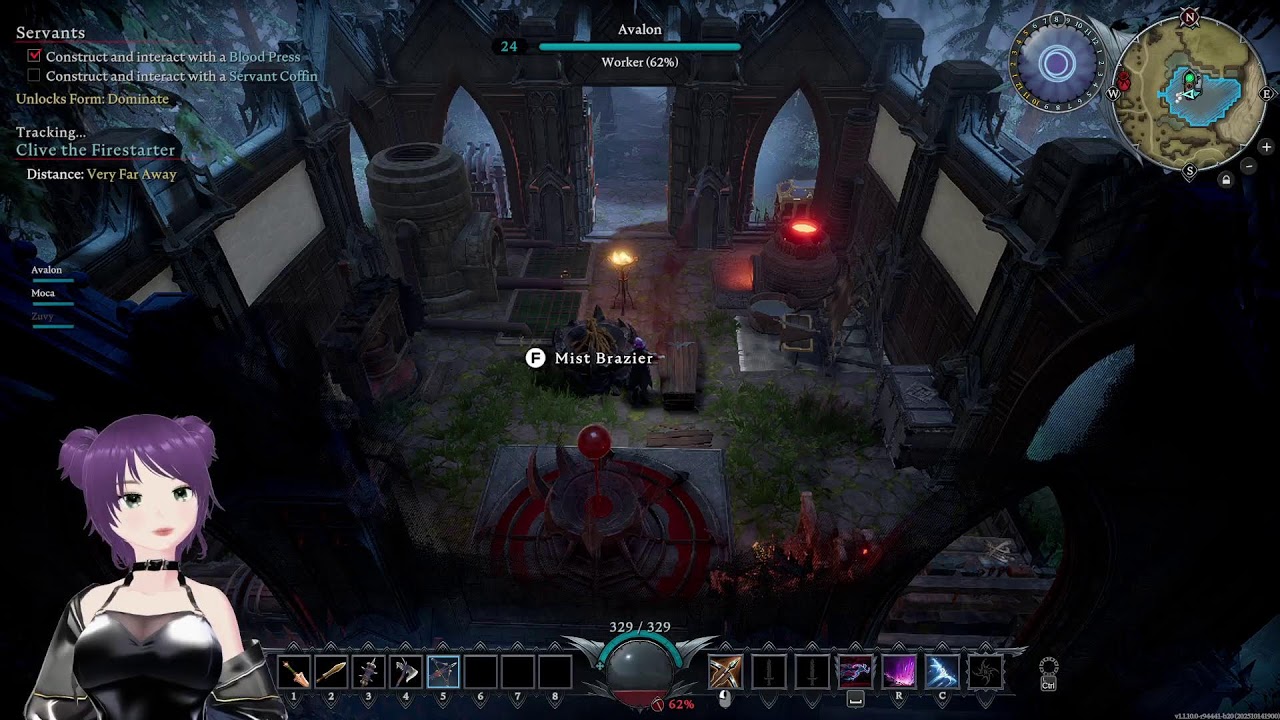Toggle the minimap rotation lock
The height and width of the screenshot is (720, 1280).
pos(1226,180)
